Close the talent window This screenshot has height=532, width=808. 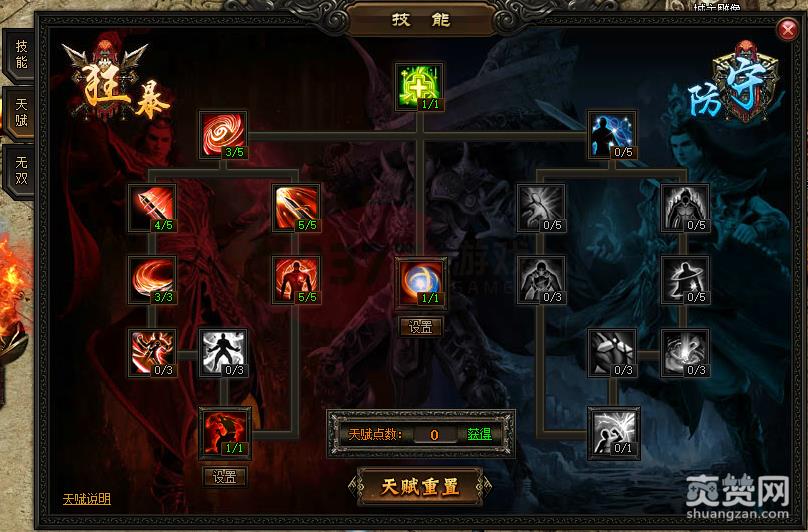tap(787, 31)
